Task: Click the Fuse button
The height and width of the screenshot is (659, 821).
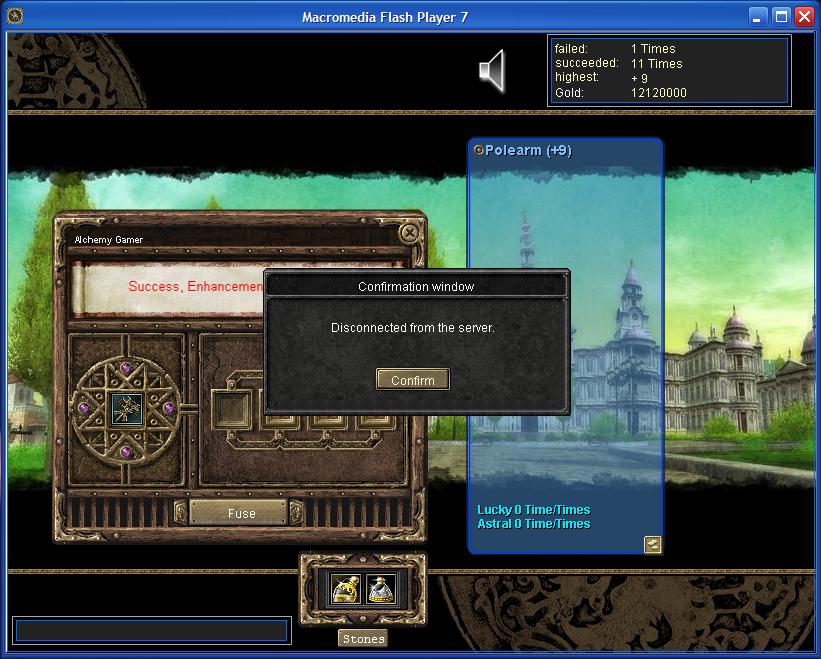Action: point(241,513)
